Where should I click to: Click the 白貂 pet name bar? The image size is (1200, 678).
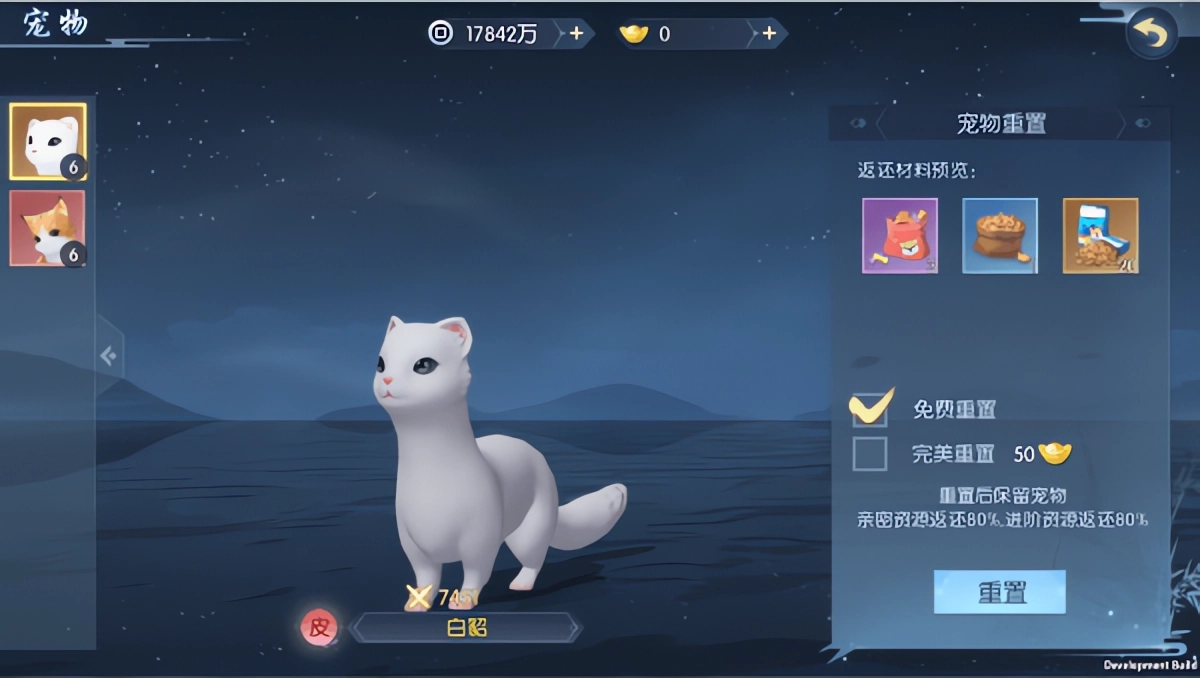[x=466, y=628]
